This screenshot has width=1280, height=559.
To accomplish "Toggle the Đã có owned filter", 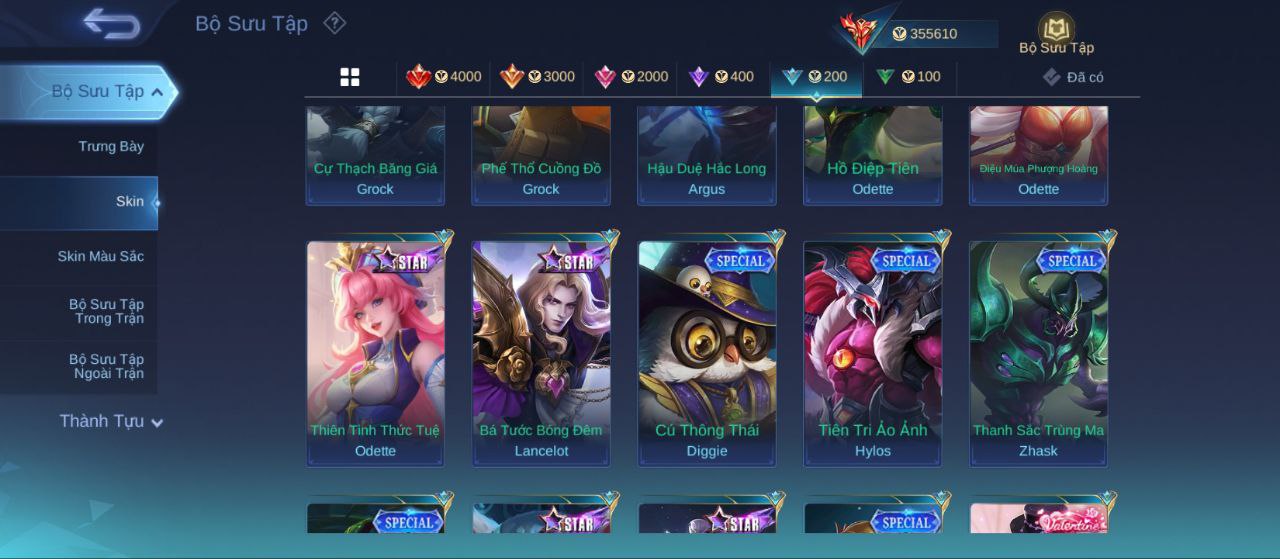I will point(1073,77).
